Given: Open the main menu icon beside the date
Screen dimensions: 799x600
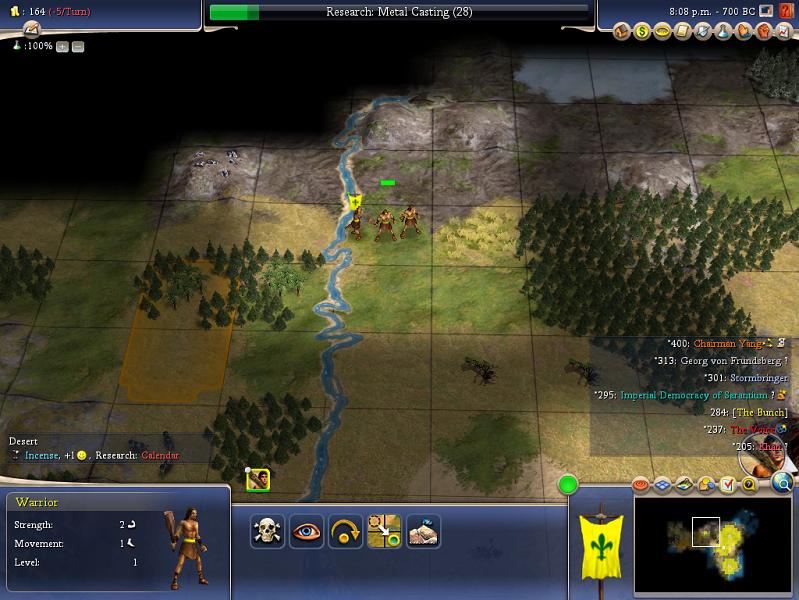Looking at the screenshot, I should point(764,11).
